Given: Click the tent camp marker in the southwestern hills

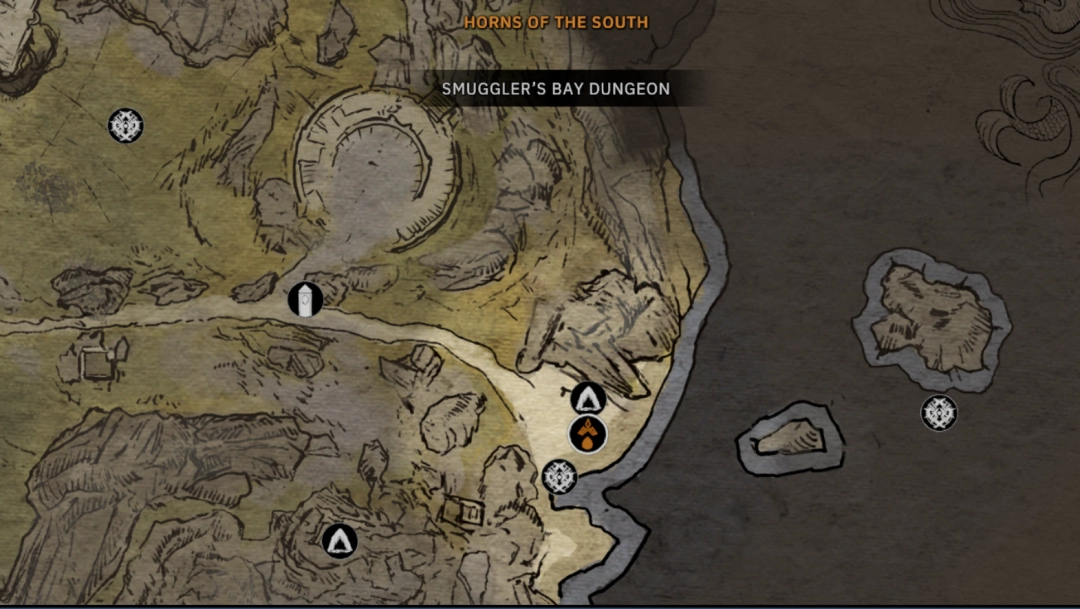Looking at the screenshot, I should pyautogui.click(x=340, y=541).
